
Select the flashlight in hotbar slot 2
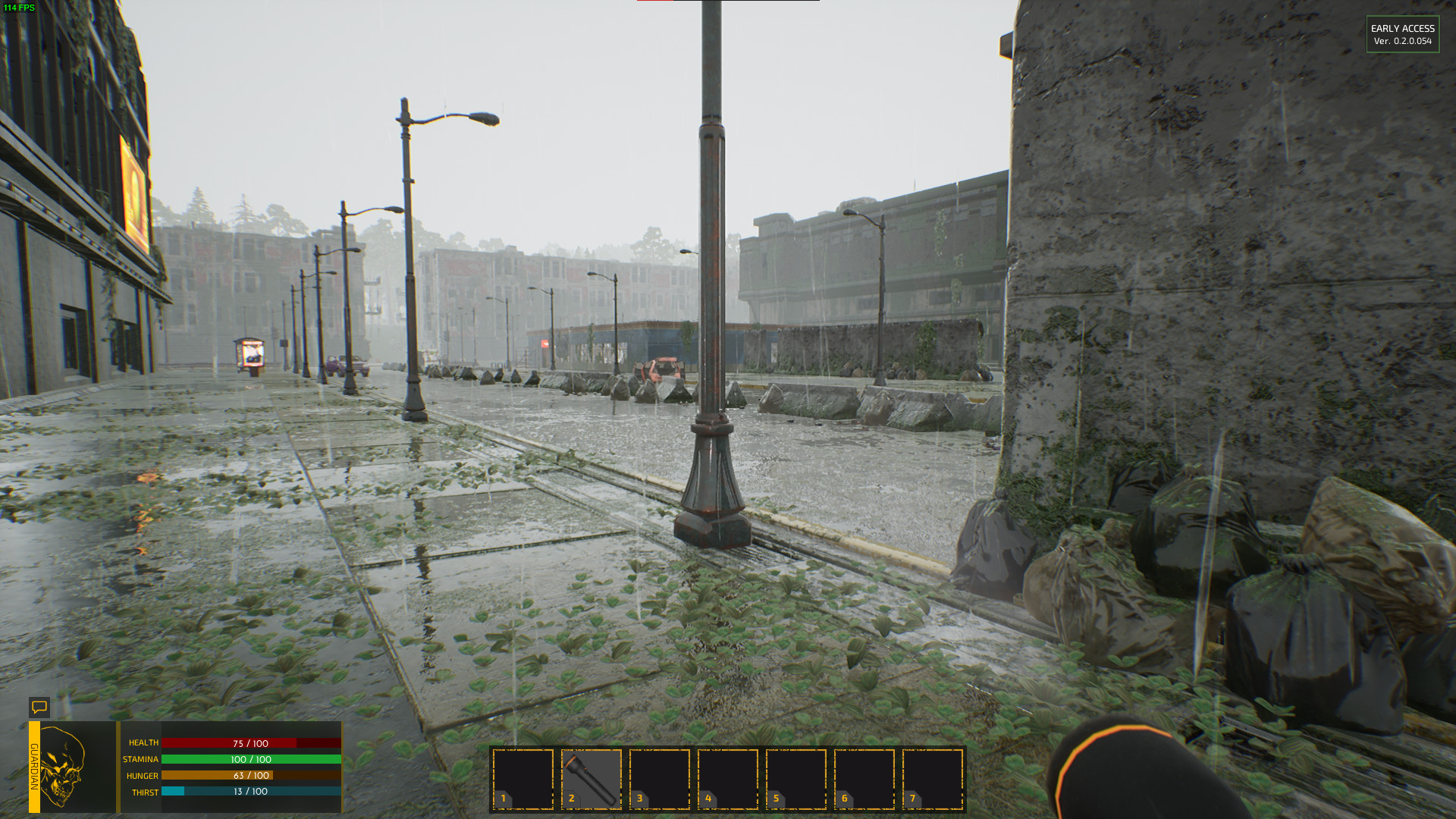pos(591,779)
